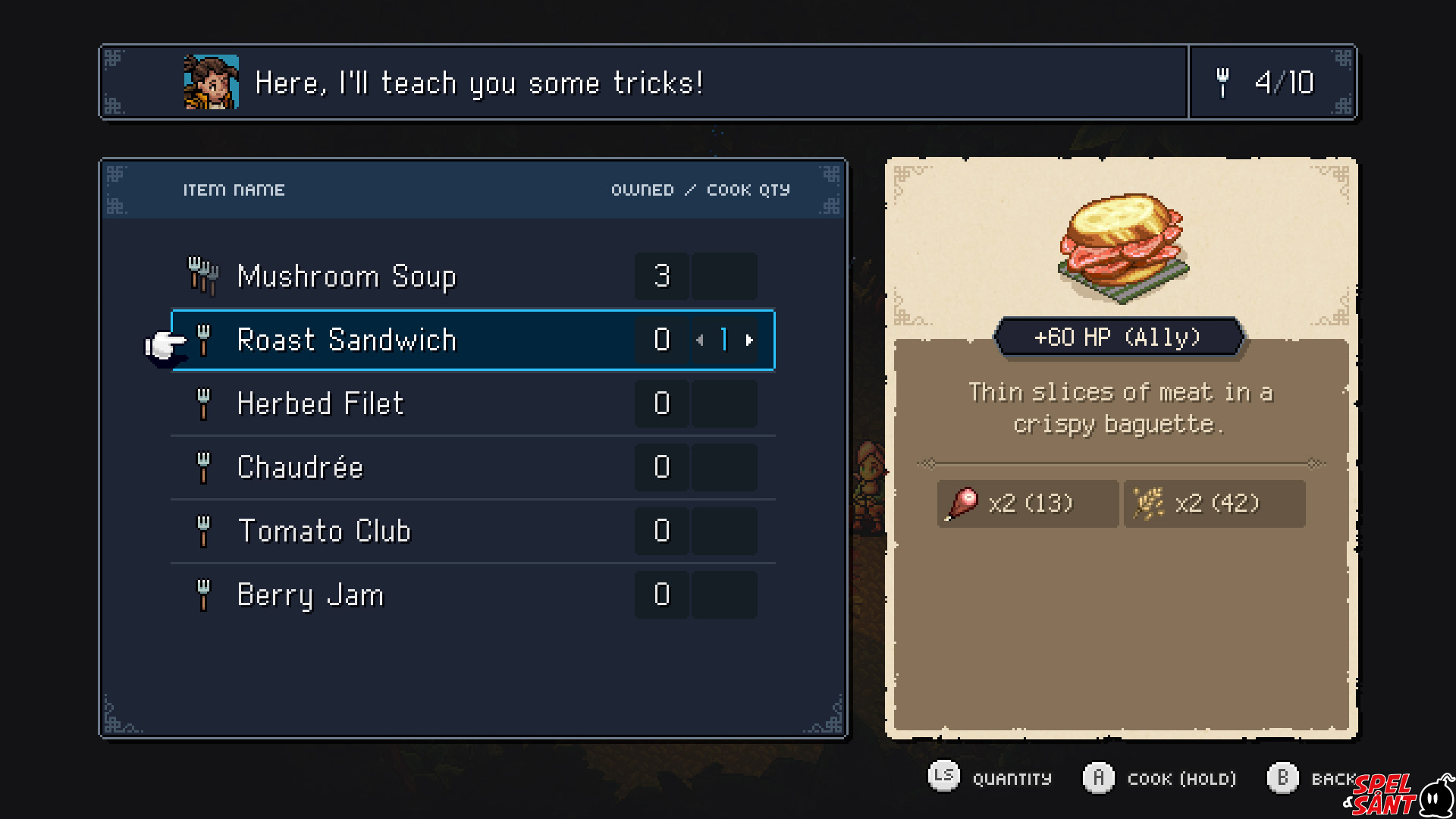Choose Berry Jam in the recipe list

(x=310, y=595)
